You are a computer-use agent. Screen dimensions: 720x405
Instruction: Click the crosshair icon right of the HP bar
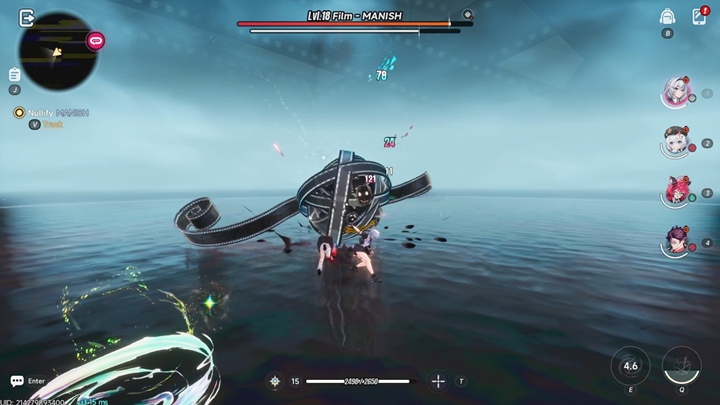point(438,381)
